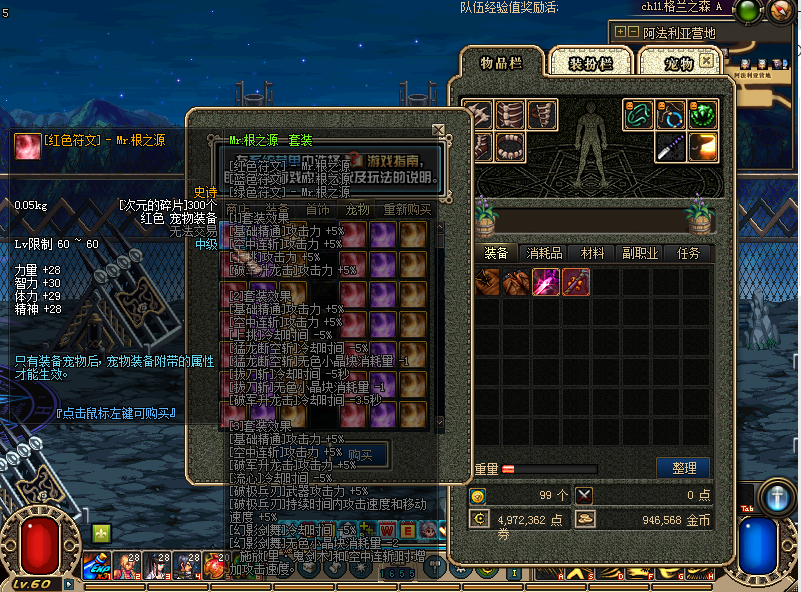The width and height of the screenshot is (801, 592).
Task: View the 任务 quest items category
Action: coord(689,254)
